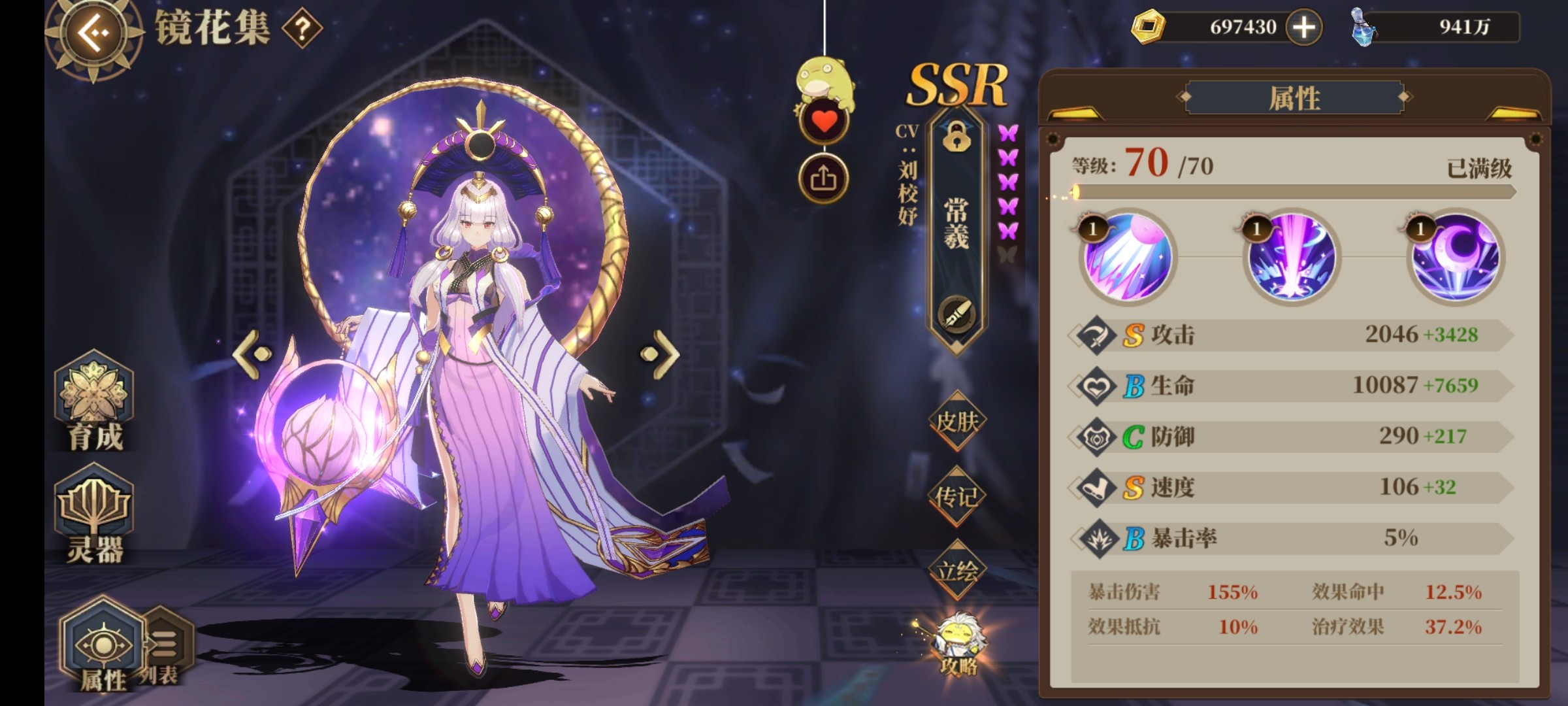The width and height of the screenshot is (1568, 706).
Task: Select the purple light beam skill icon
Action: (1291, 257)
